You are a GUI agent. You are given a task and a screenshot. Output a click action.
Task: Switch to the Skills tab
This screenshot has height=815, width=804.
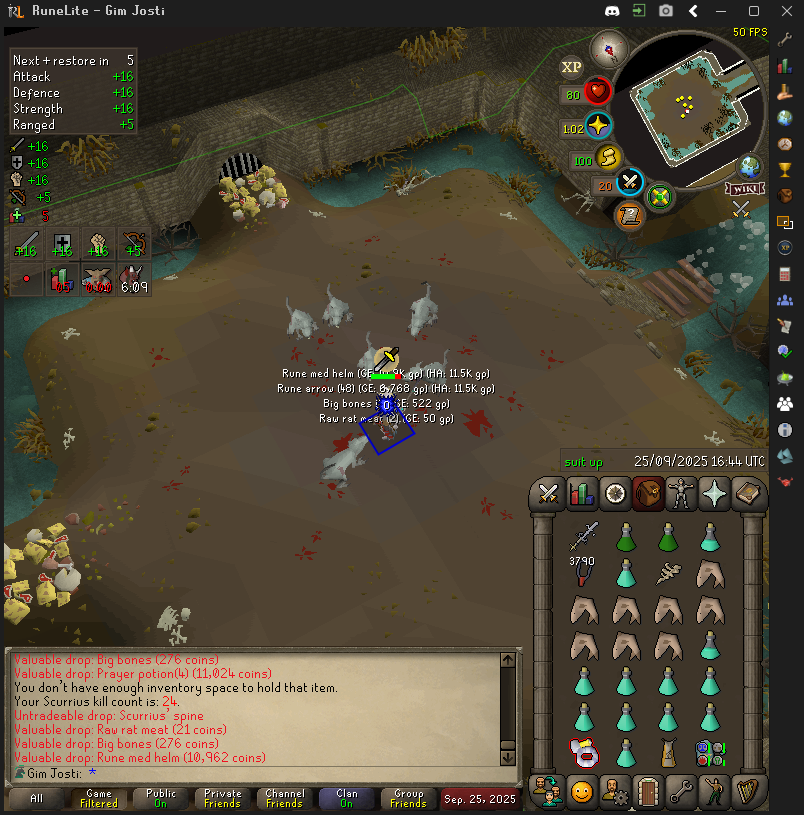(581, 494)
